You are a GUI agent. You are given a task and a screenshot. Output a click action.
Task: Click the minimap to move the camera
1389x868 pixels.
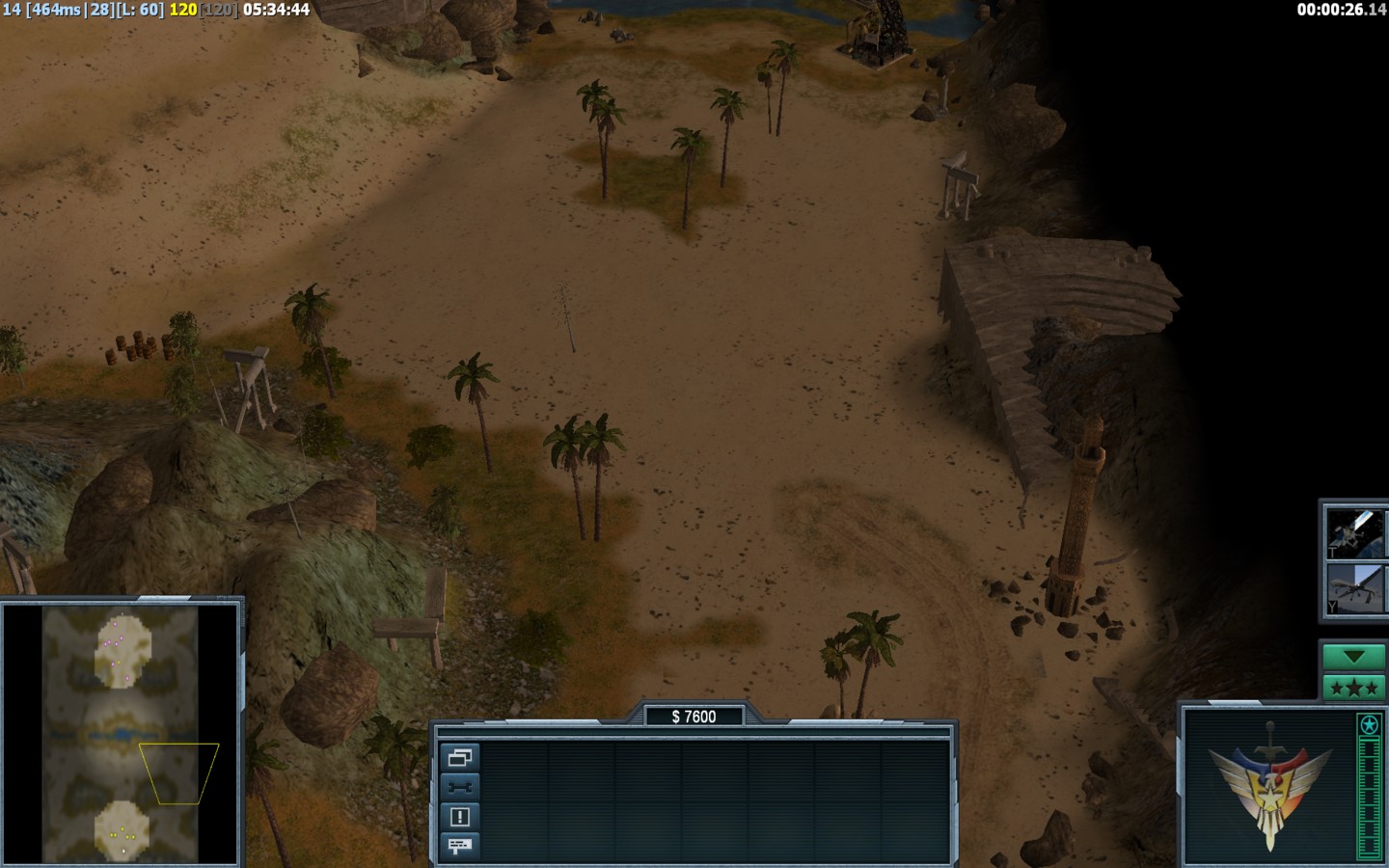[121, 733]
